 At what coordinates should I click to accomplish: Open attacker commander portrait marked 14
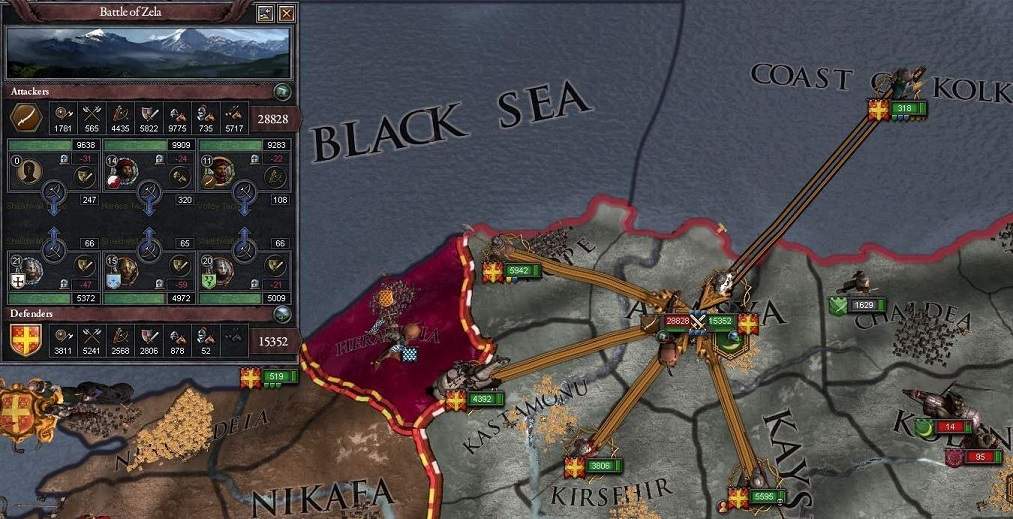click(x=124, y=175)
